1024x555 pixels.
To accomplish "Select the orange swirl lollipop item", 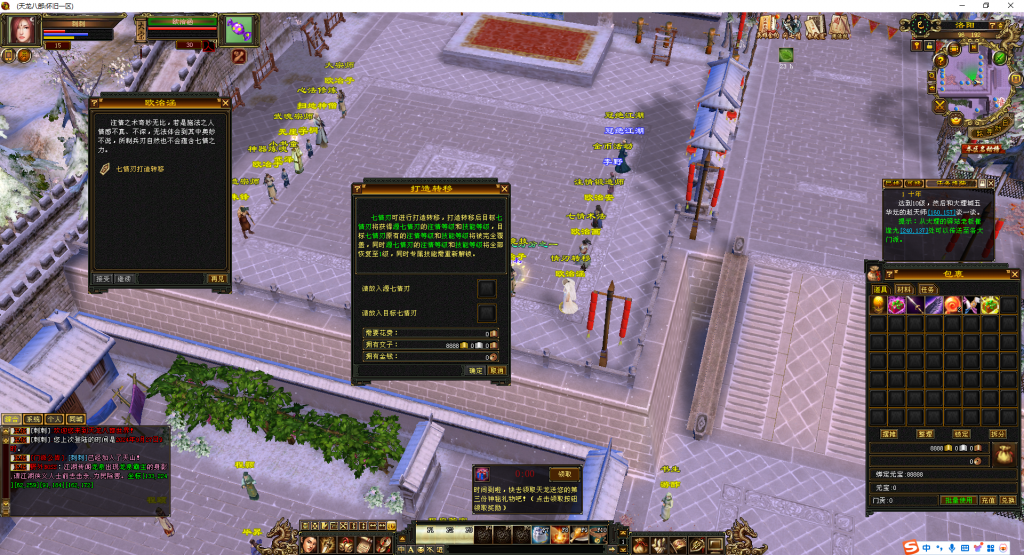I will [953, 304].
